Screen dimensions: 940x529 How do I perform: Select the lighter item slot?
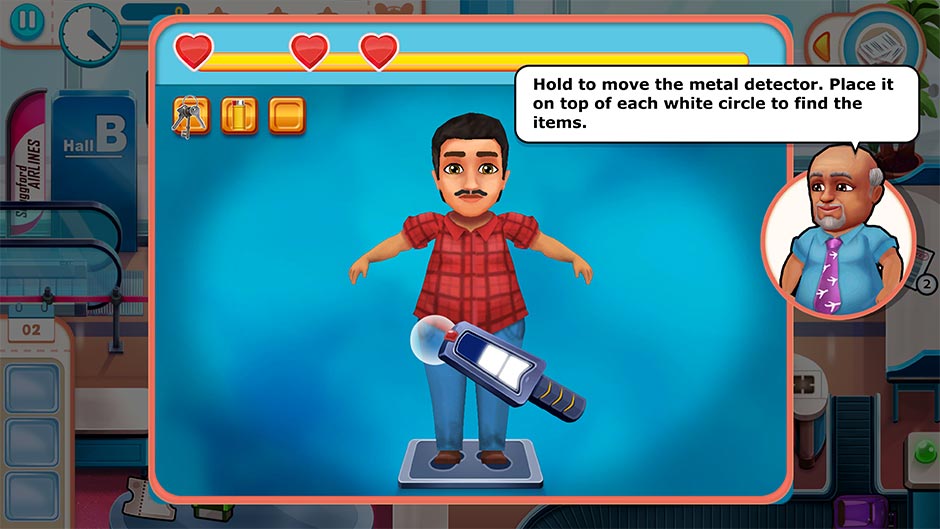coord(239,116)
